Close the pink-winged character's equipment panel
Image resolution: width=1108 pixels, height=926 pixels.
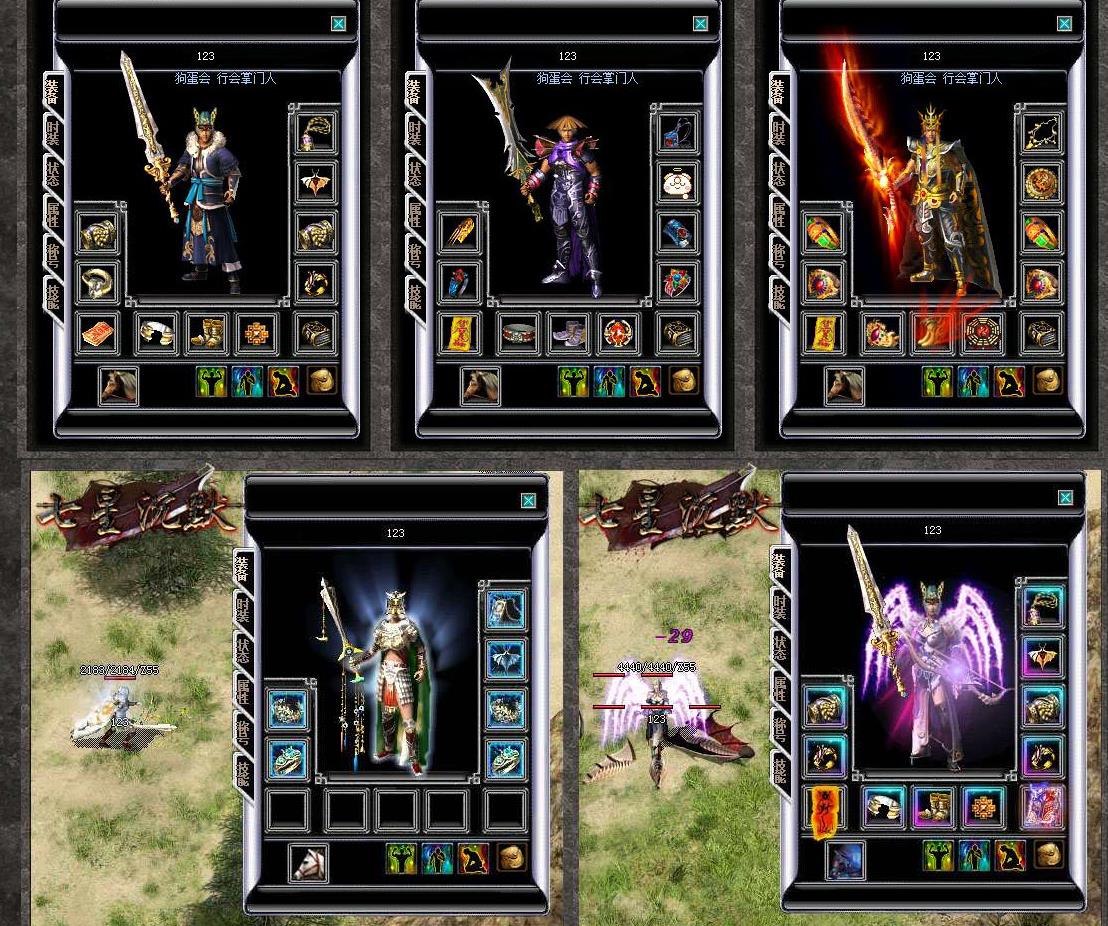click(1065, 498)
